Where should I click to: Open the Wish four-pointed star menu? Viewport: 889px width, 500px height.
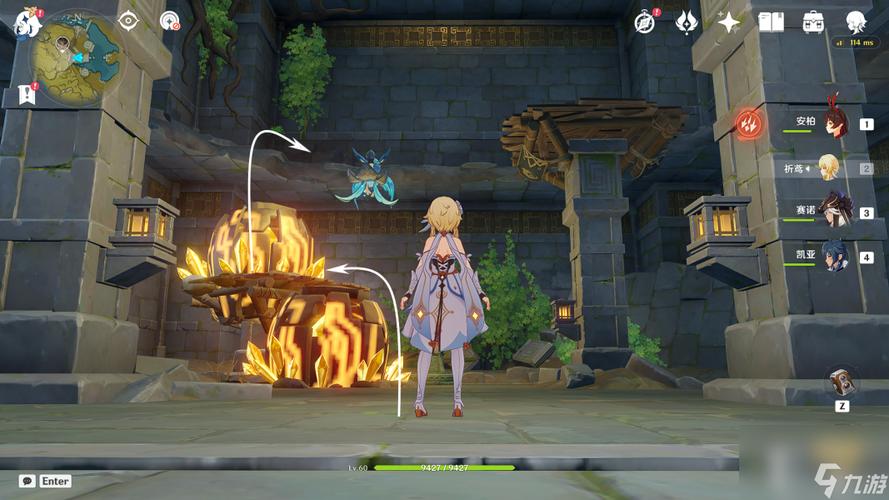pyautogui.click(x=729, y=21)
